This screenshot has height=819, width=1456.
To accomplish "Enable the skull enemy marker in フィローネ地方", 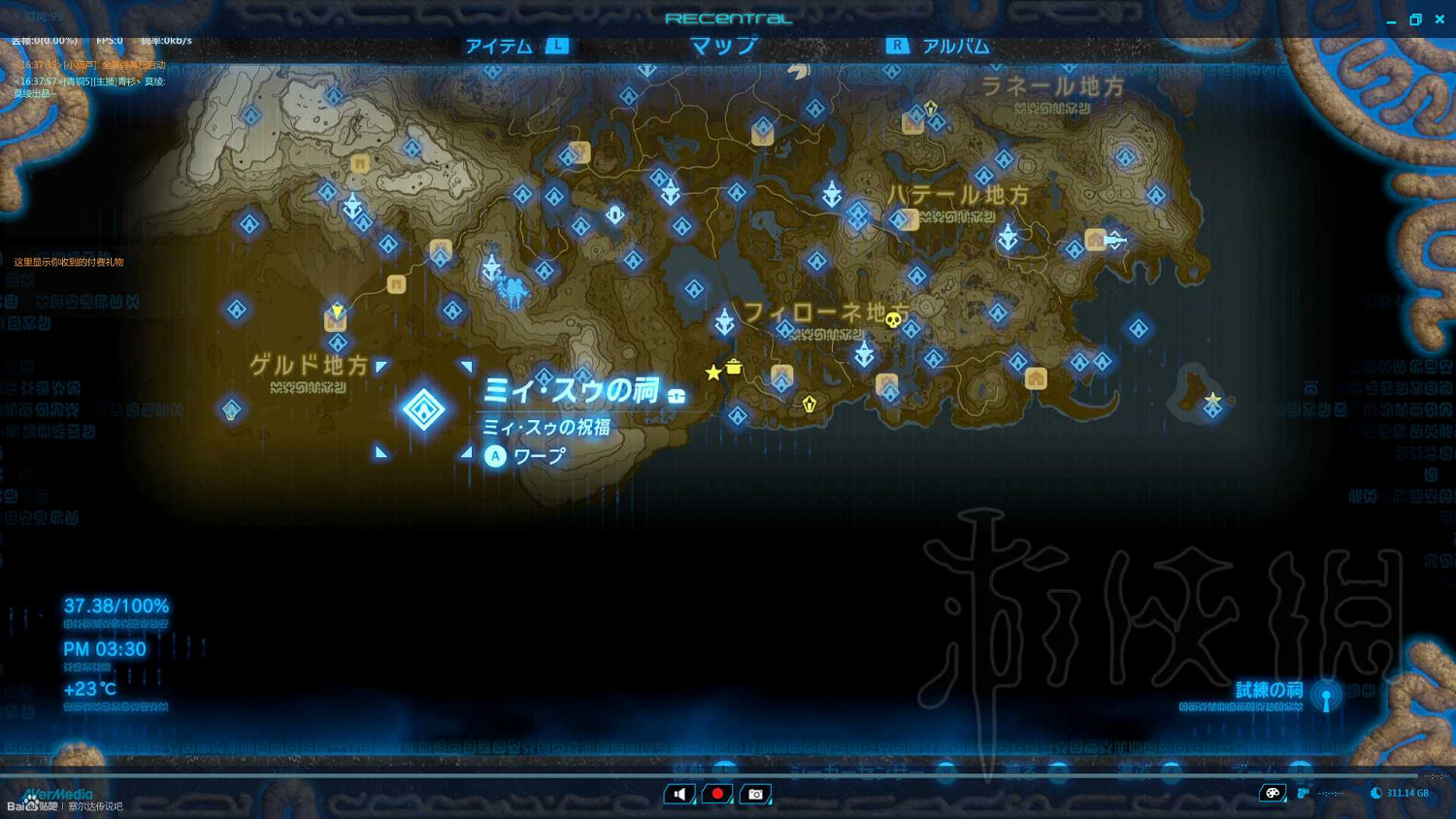I will tap(892, 320).
